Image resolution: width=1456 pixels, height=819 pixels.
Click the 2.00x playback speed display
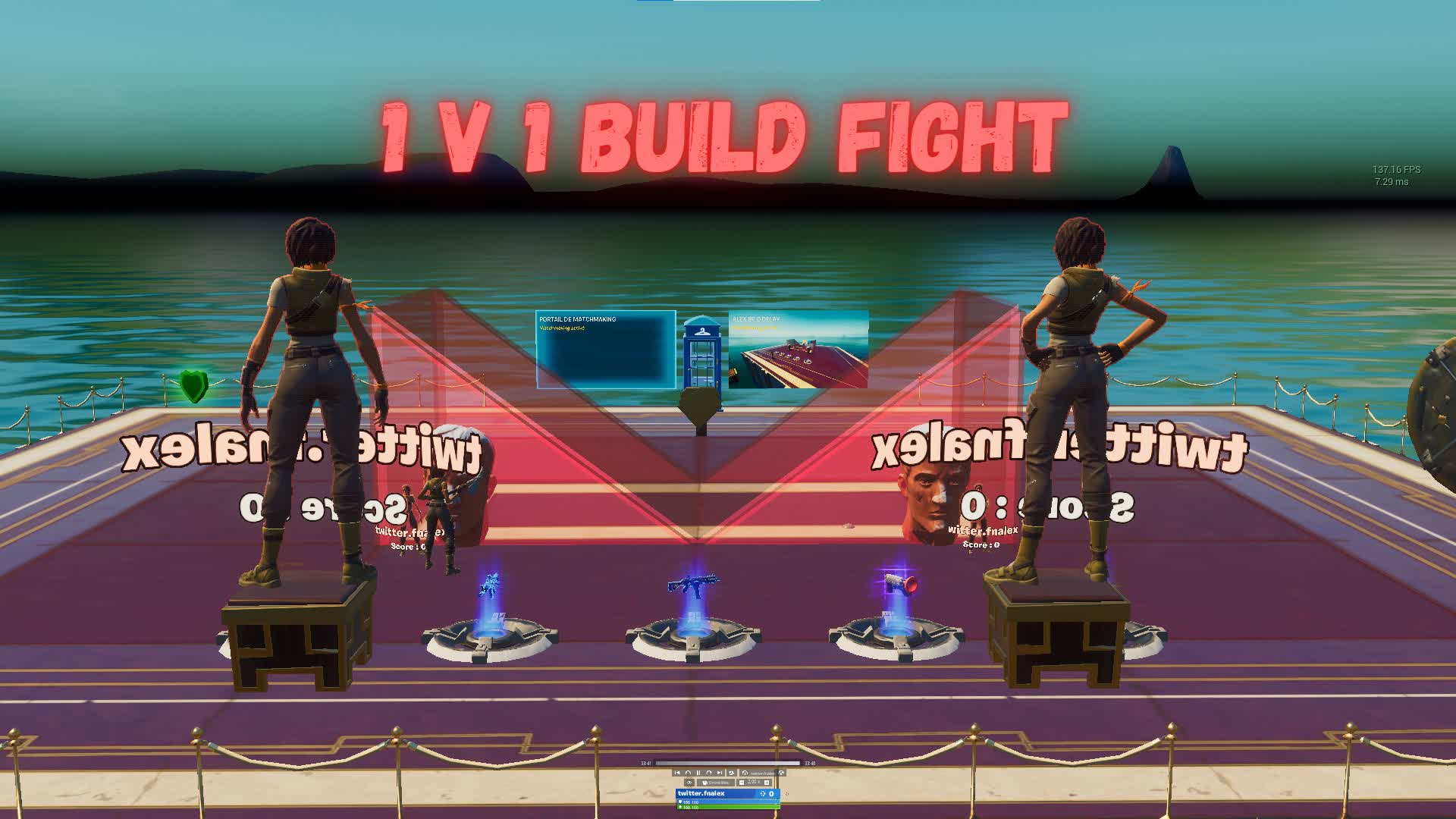pyautogui.click(x=754, y=782)
